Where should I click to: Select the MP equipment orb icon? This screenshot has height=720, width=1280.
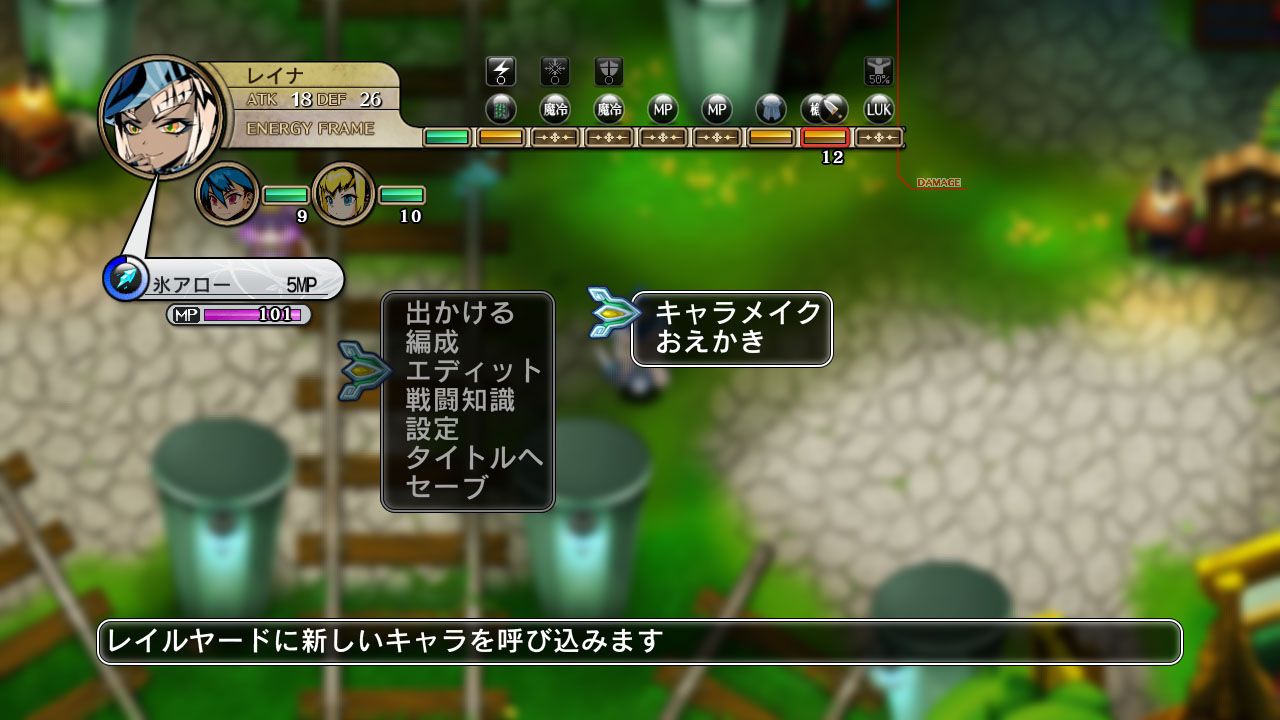pyautogui.click(x=661, y=110)
